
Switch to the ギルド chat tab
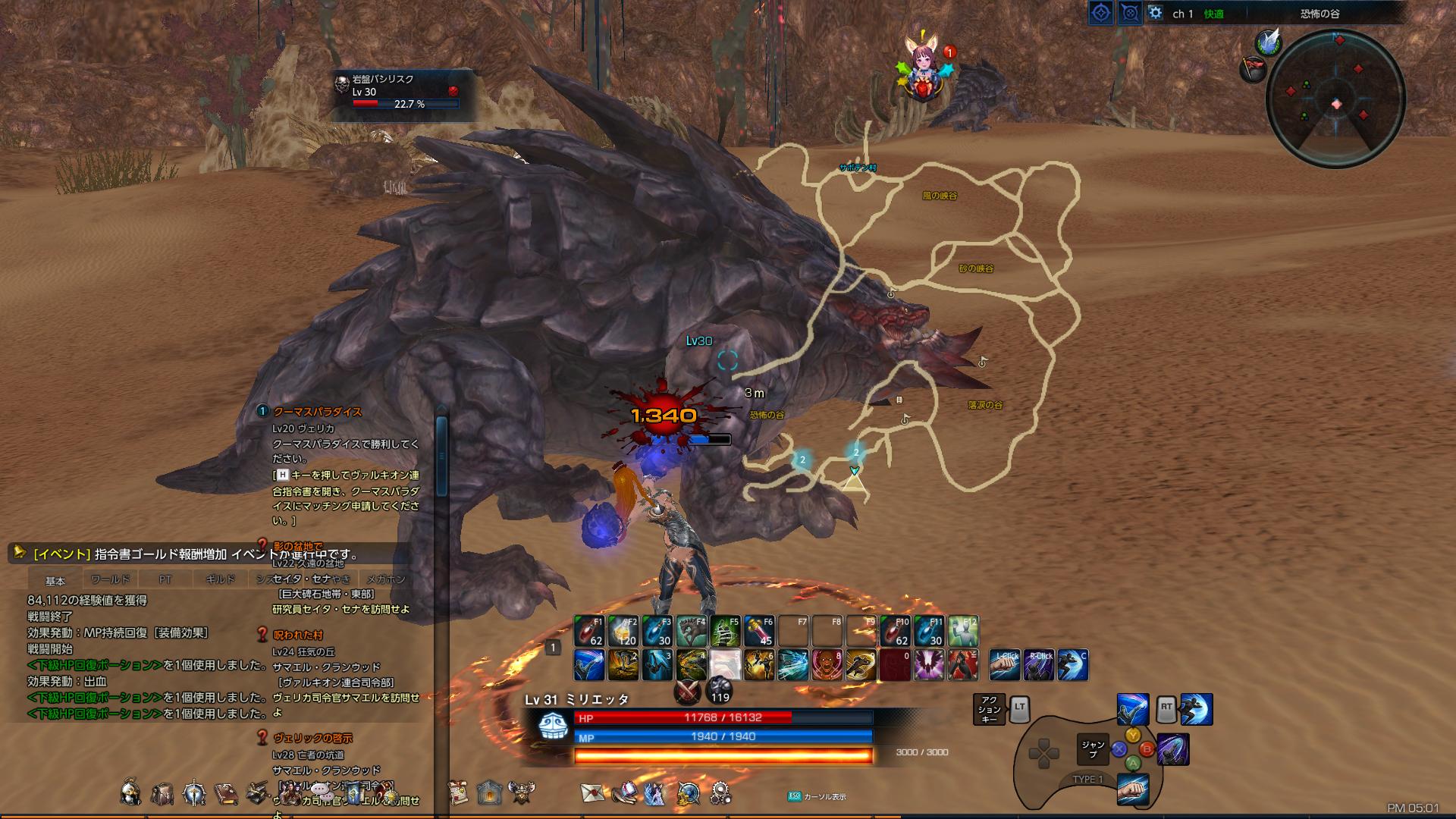[x=222, y=578]
